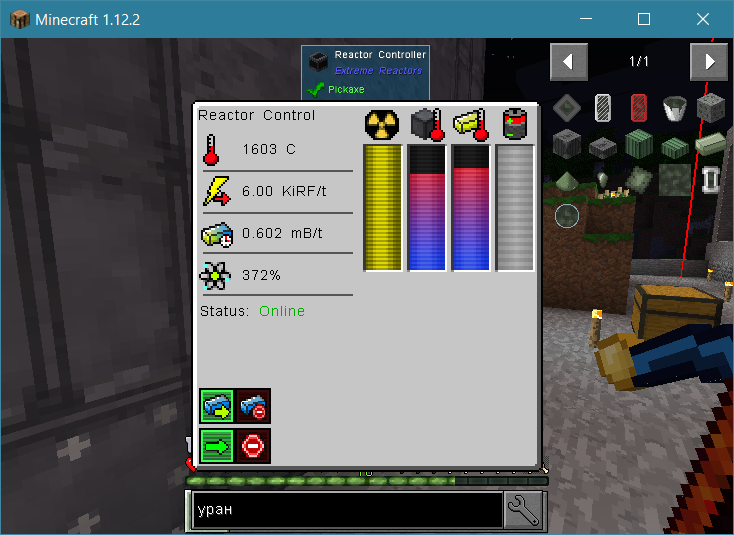Go to previous JEI item page

pos(568,62)
